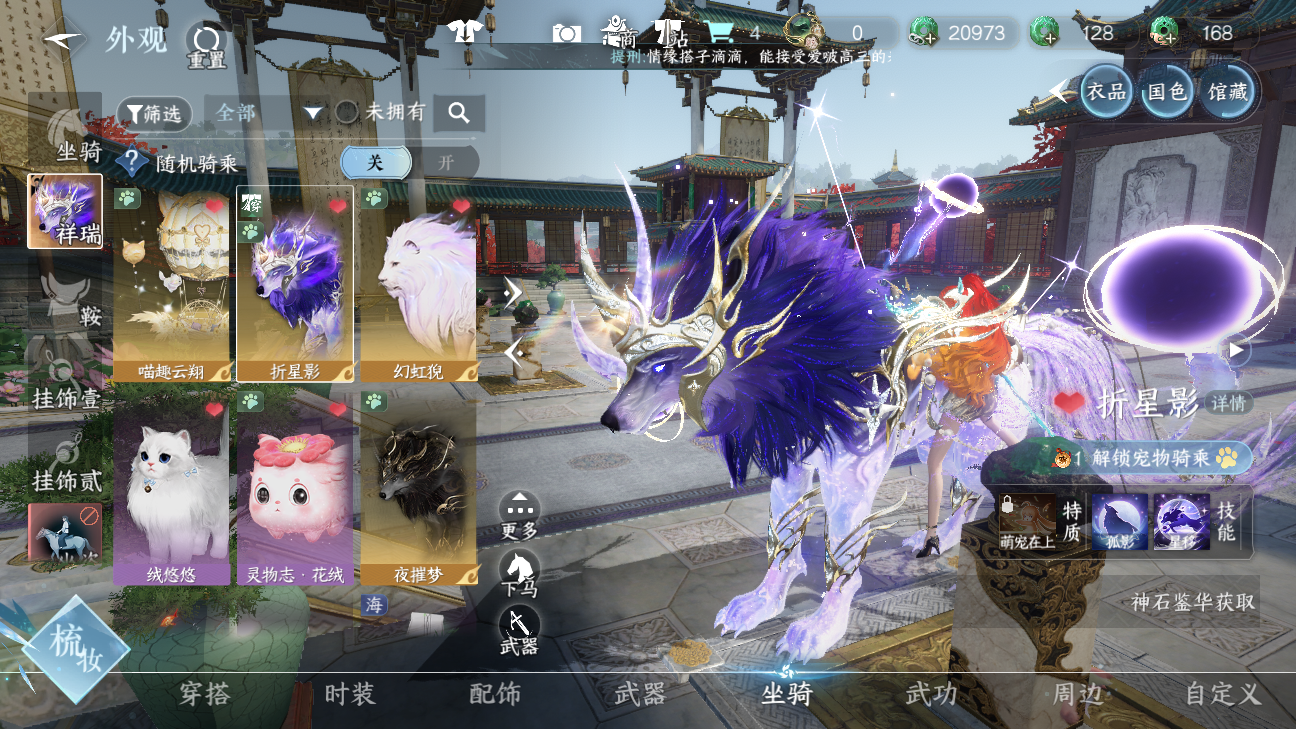Go back using the top-left arrow
This screenshot has width=1296, height=729.
click(63, 40)
